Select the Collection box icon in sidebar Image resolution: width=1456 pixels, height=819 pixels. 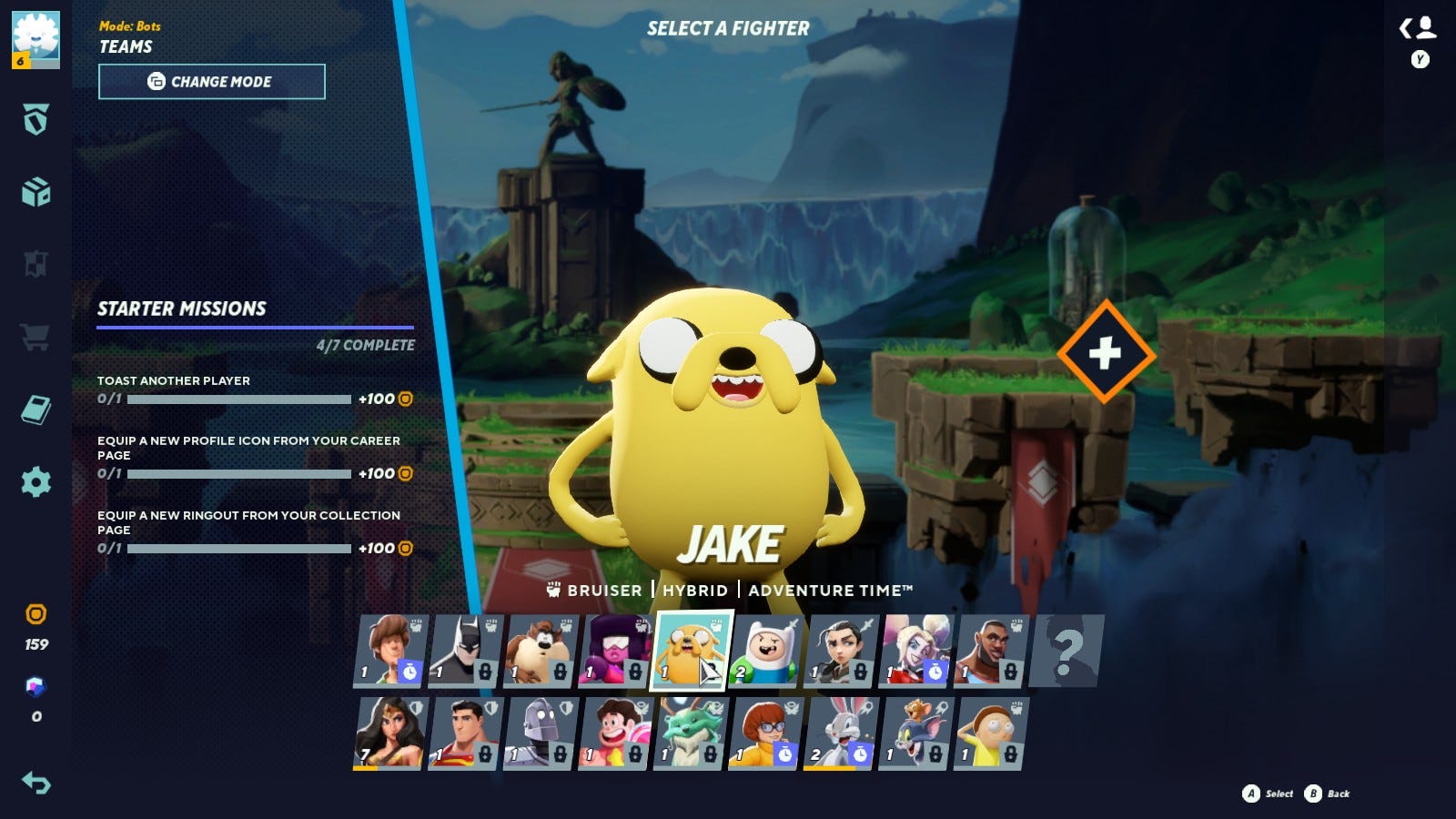point(36,194)
